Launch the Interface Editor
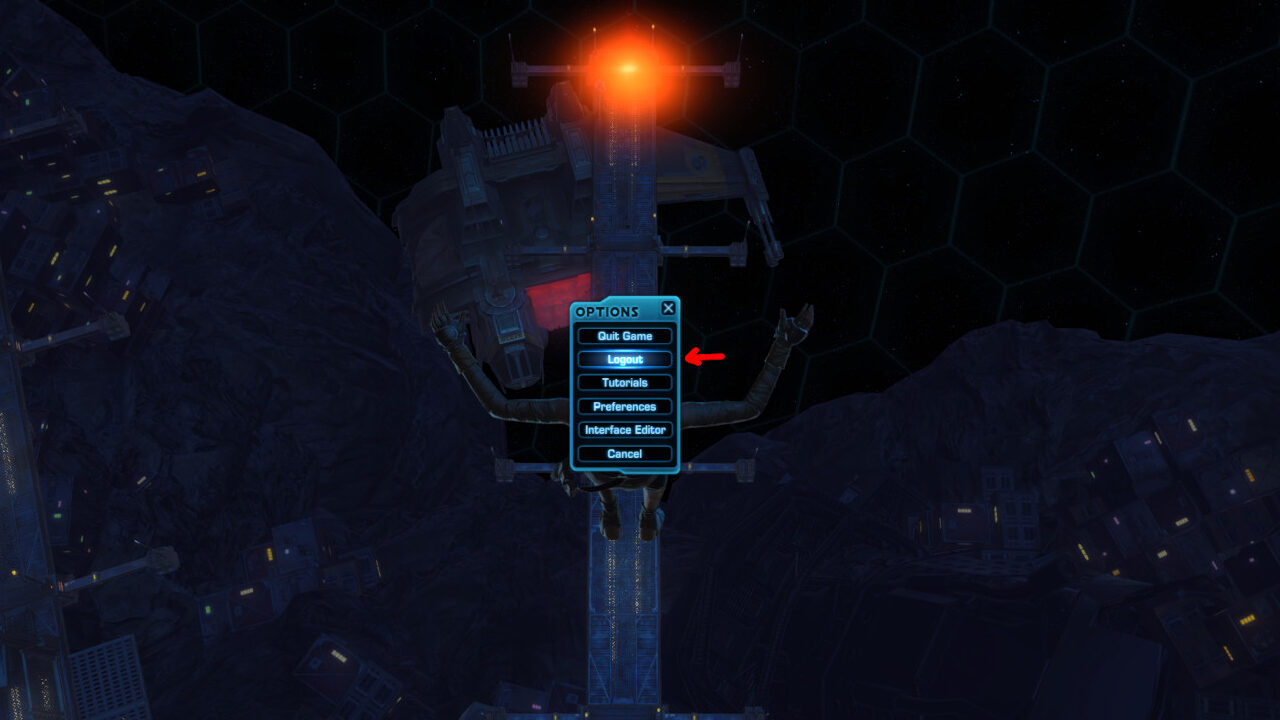The image size is (1280, 720). point(625,430)
